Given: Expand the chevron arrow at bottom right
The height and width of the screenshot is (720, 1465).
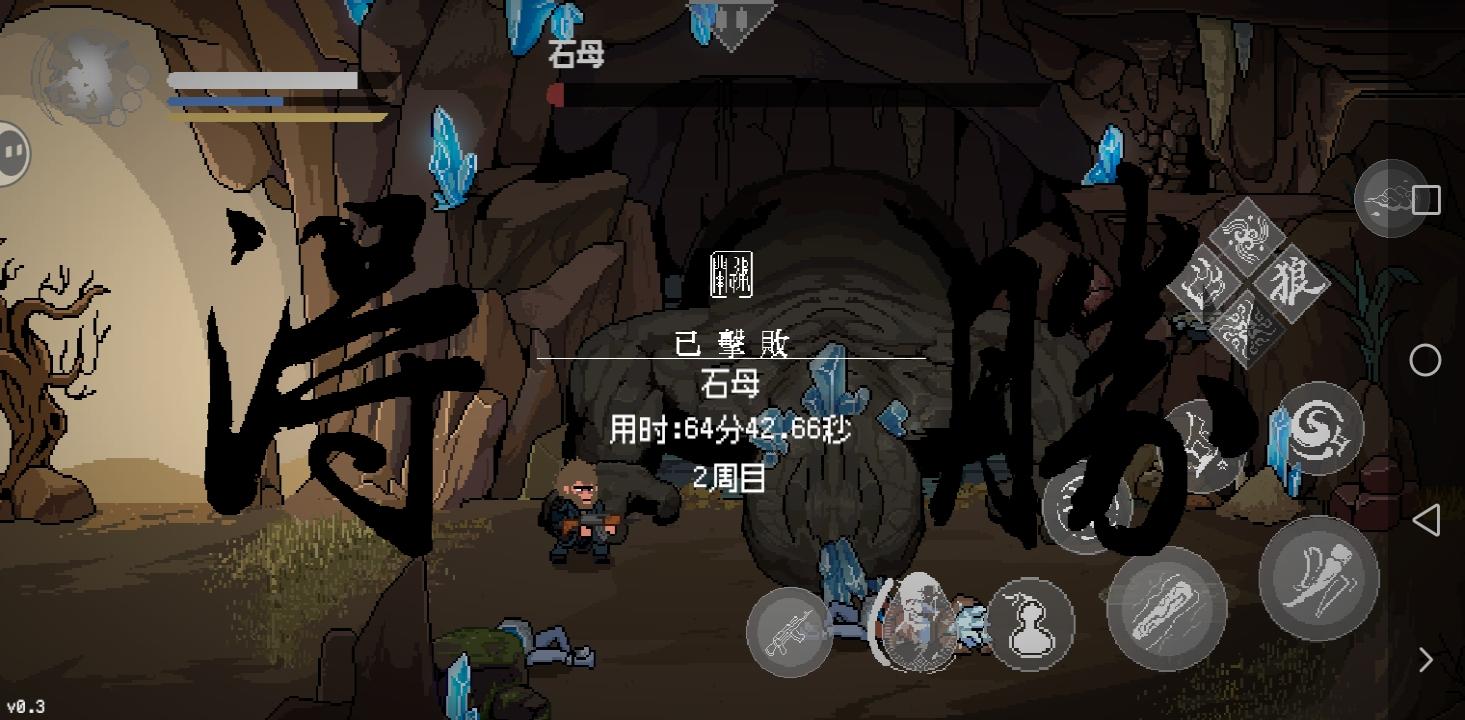Looking at the screenshot, I should (1425, 660).
